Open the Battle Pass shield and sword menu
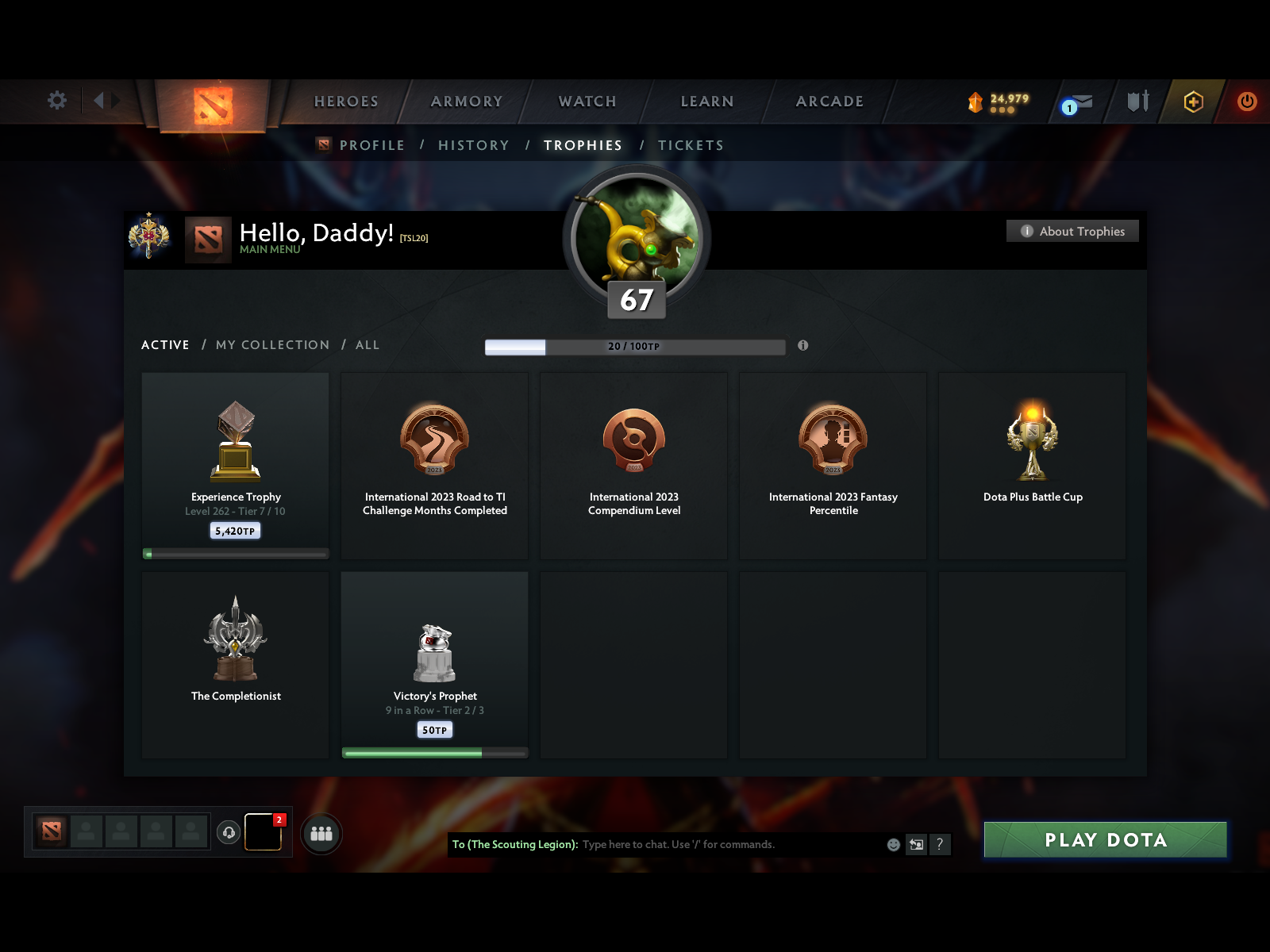Viewport: 1270px width, 952px height. [1137, 102]
